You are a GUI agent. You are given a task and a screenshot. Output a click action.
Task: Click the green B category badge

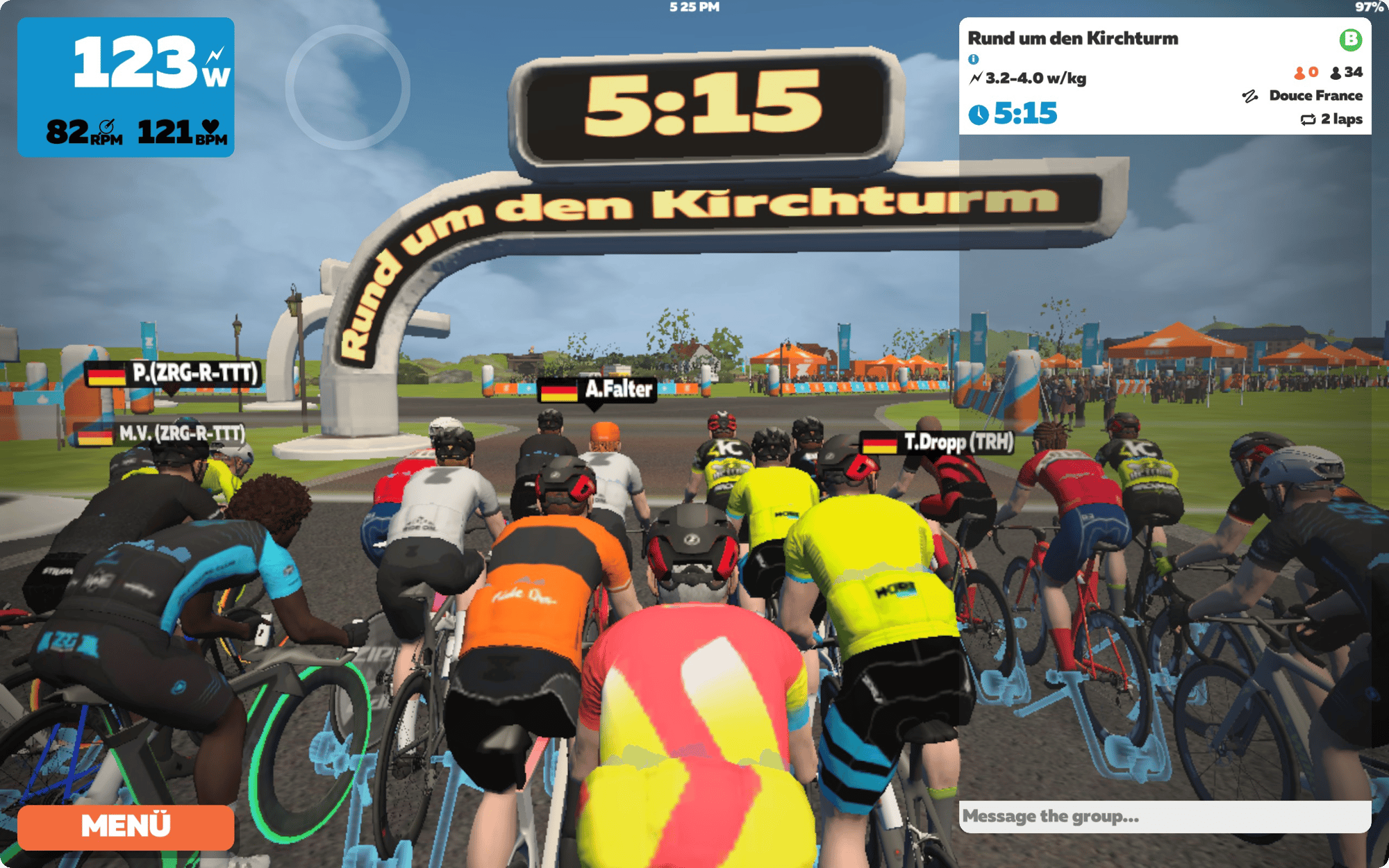pyautogui.click(x=1350, y=42)
